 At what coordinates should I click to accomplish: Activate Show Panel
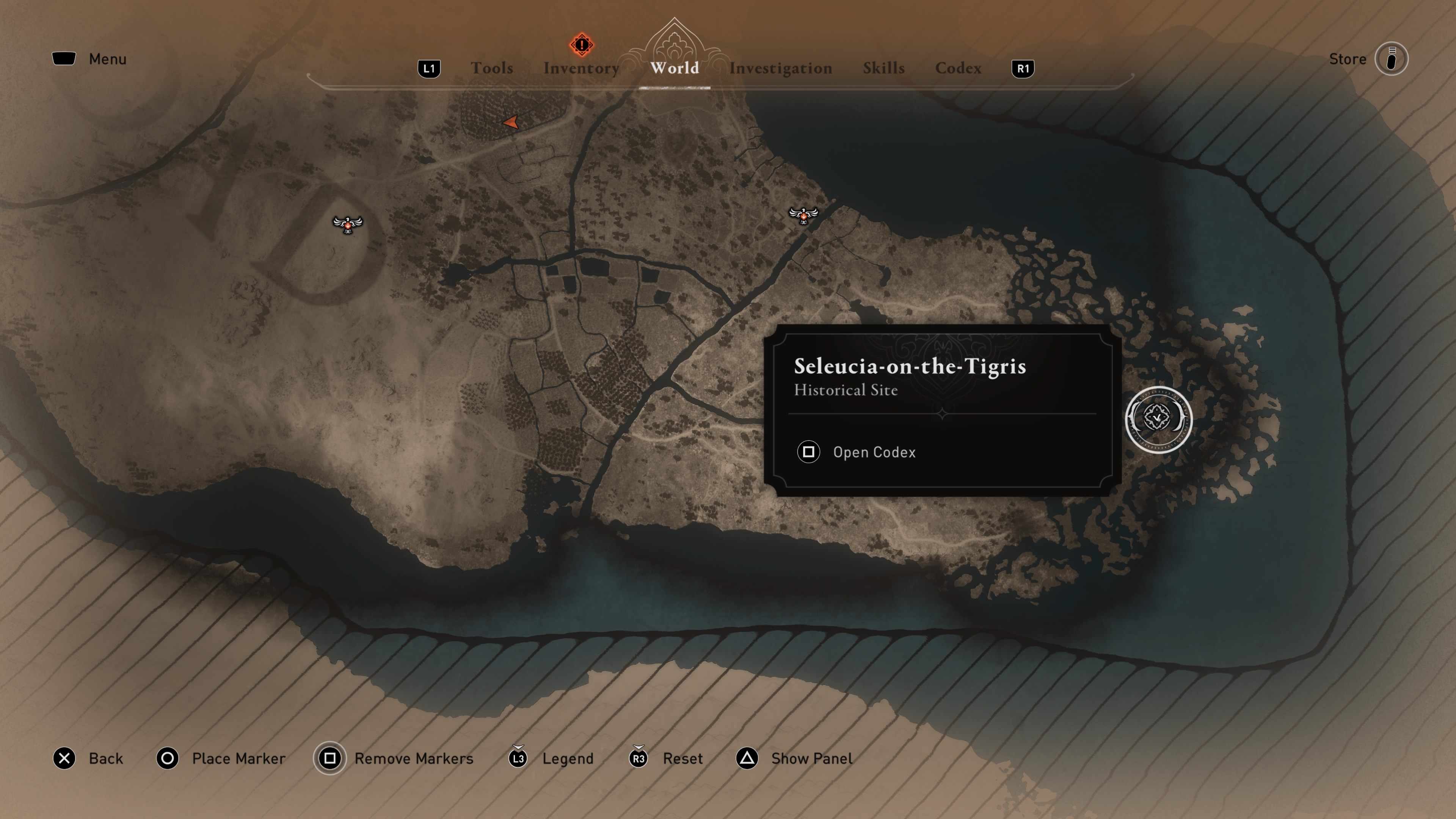coord(794,758)
